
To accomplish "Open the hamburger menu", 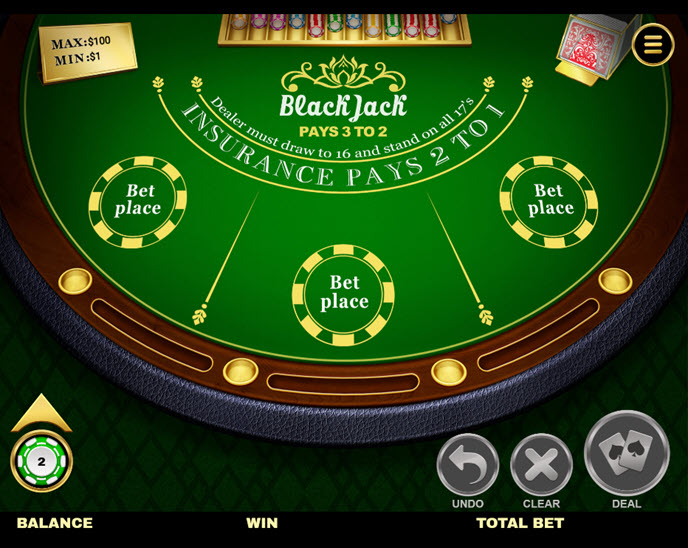I will pyautogui.click(x=653, y=44).
